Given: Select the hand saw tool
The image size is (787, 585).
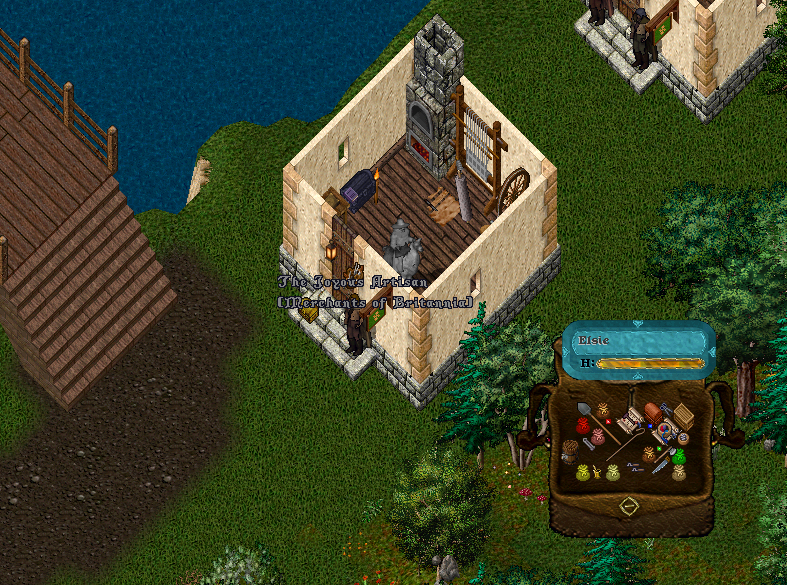Looking at the screenshot, I should [661, 465].
